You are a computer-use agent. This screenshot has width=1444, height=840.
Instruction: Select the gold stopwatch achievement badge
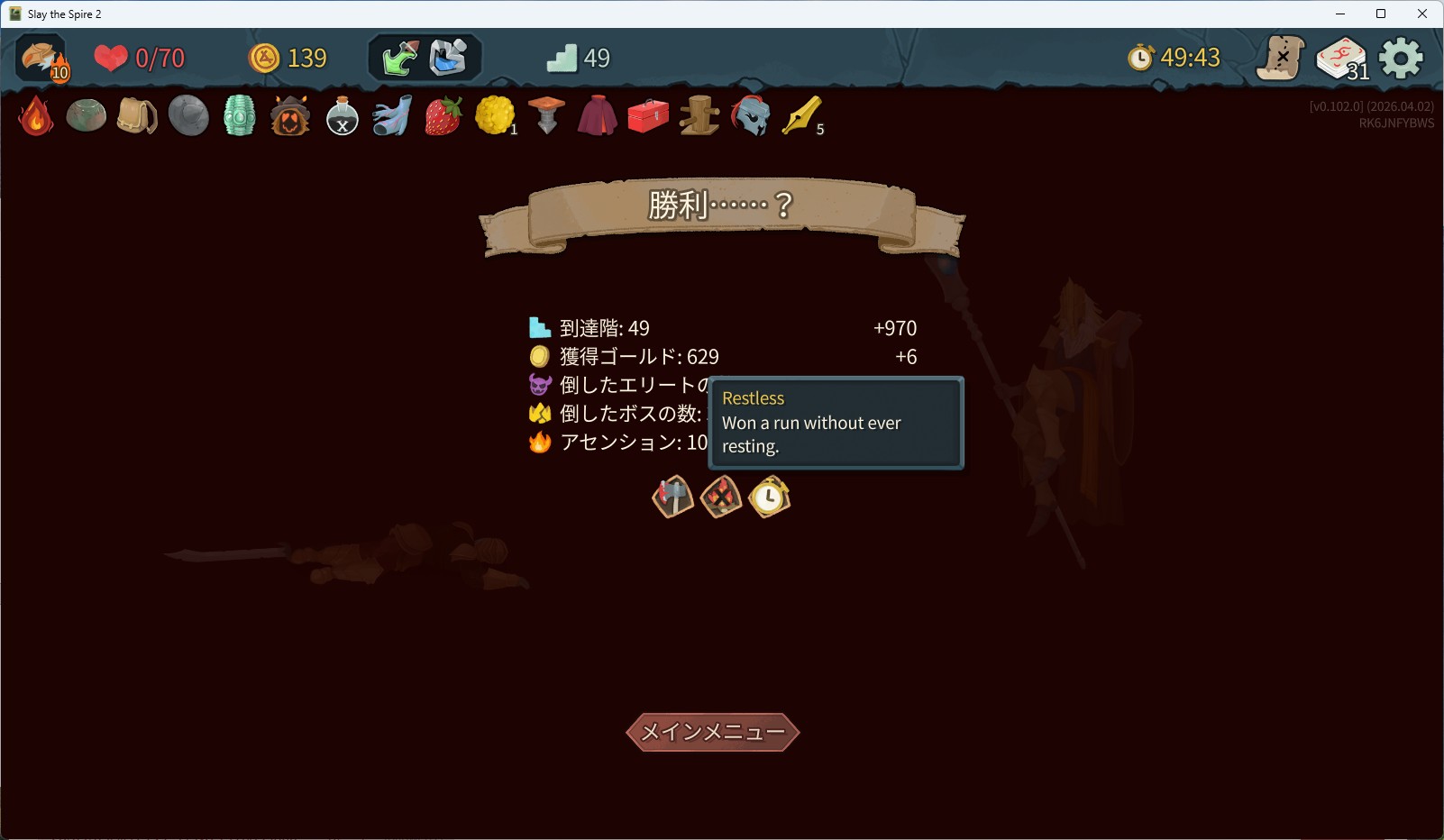point(770,497)
